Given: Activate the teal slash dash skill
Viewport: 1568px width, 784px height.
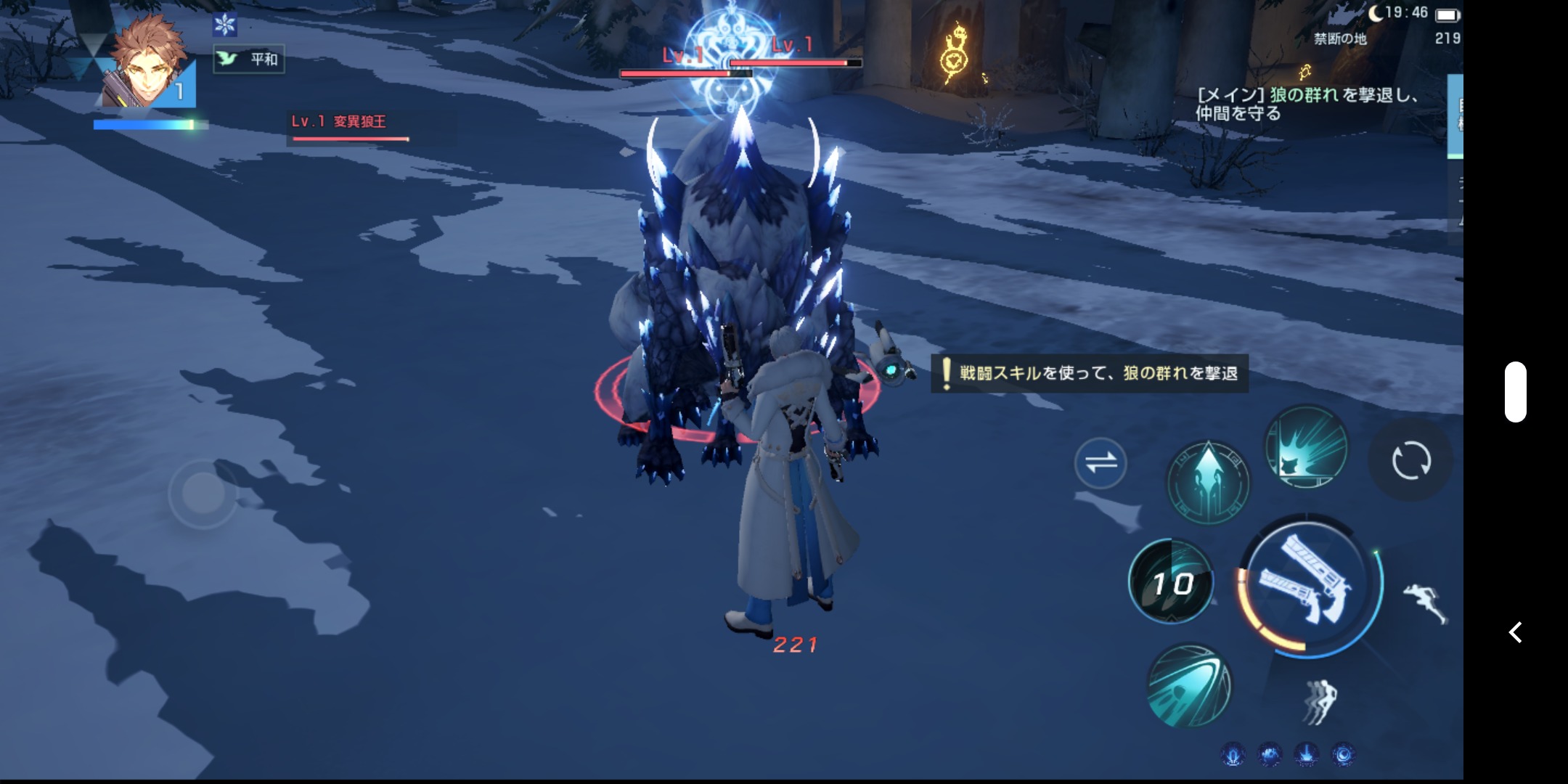Looking at the screenshot, I should [1188, 685].
